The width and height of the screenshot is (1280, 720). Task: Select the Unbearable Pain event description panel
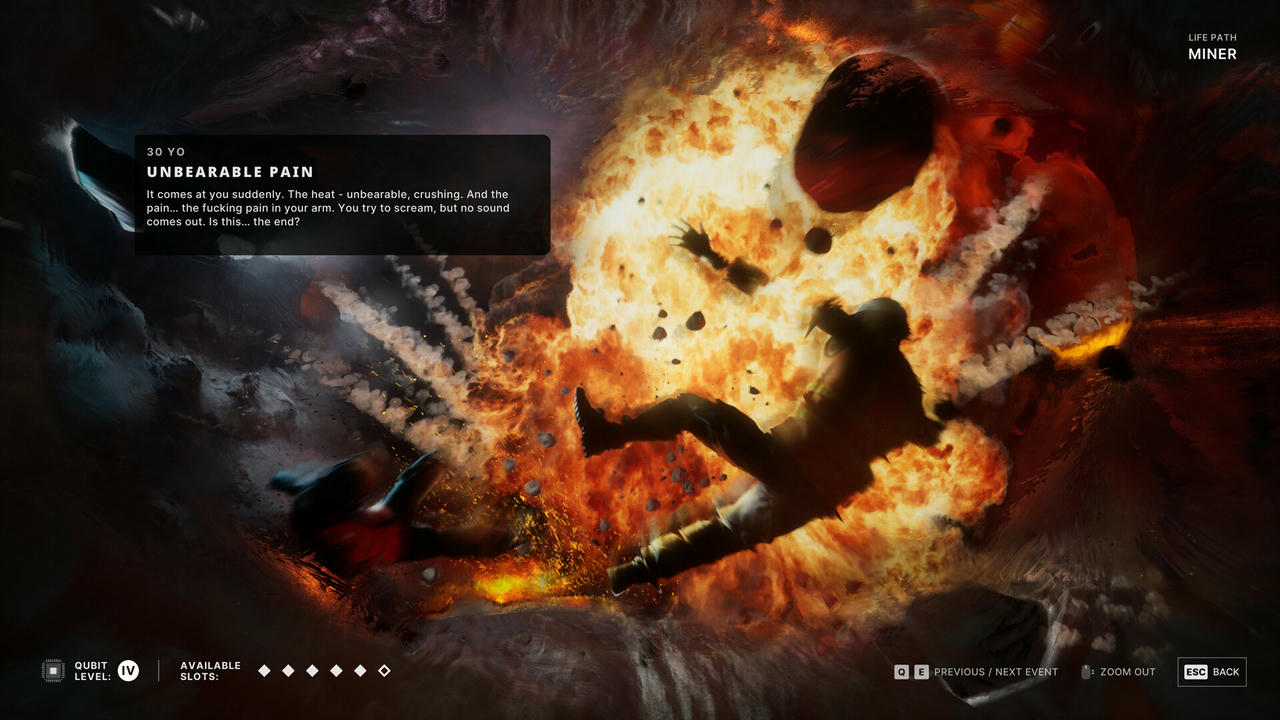click(x=342, y=194)
